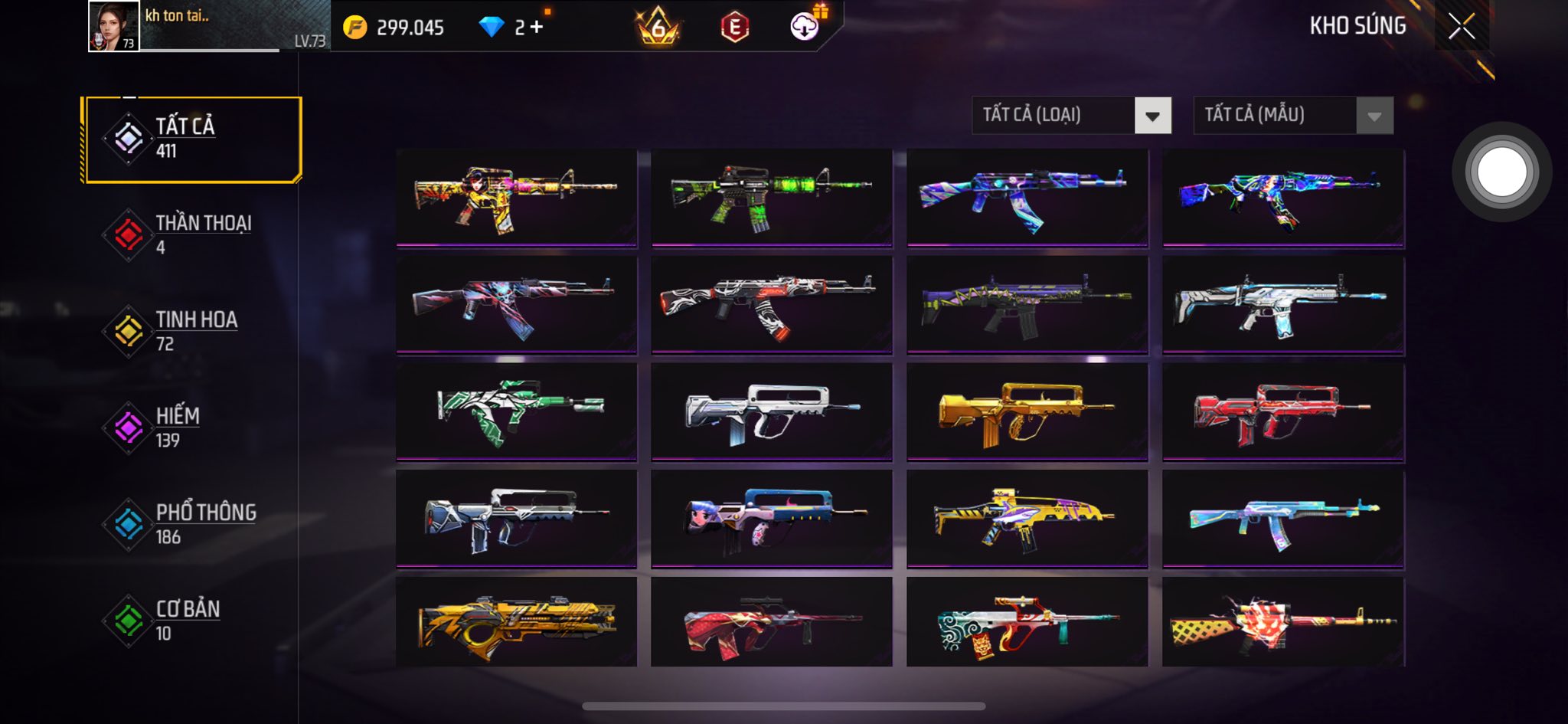The width and height of the screenshot is (1568, 724).
Task: Pick the green neon M4A1 skin
Action: tap(772, 198)
